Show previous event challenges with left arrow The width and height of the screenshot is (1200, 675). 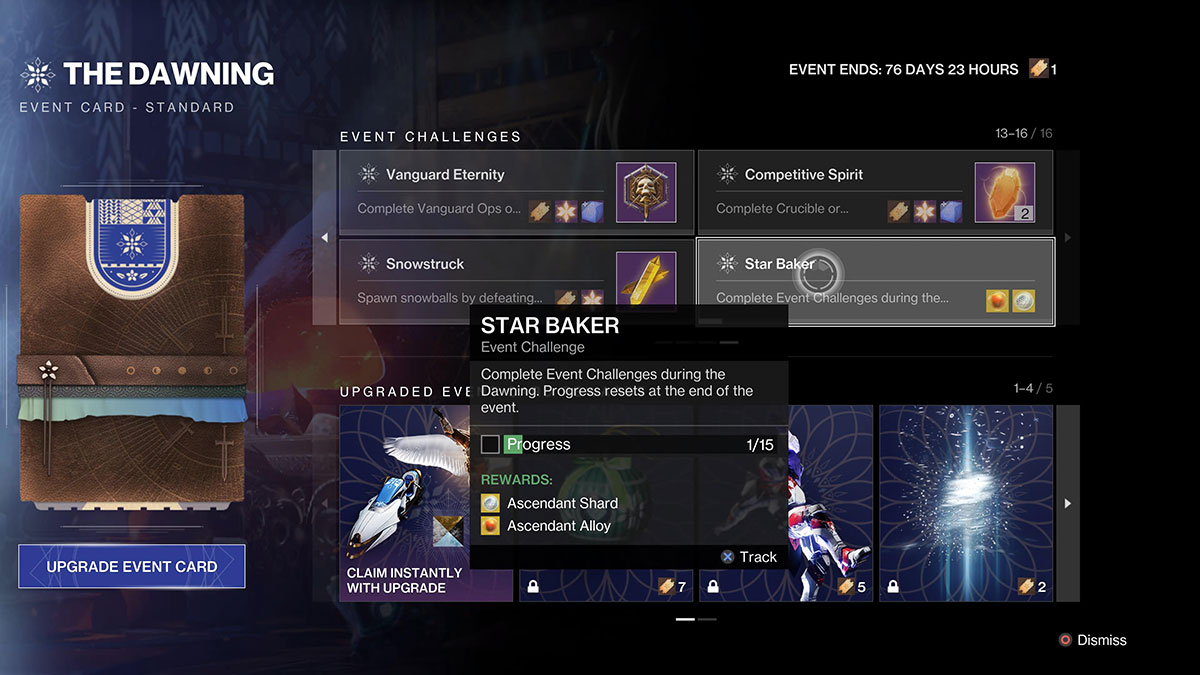[324, 238]
